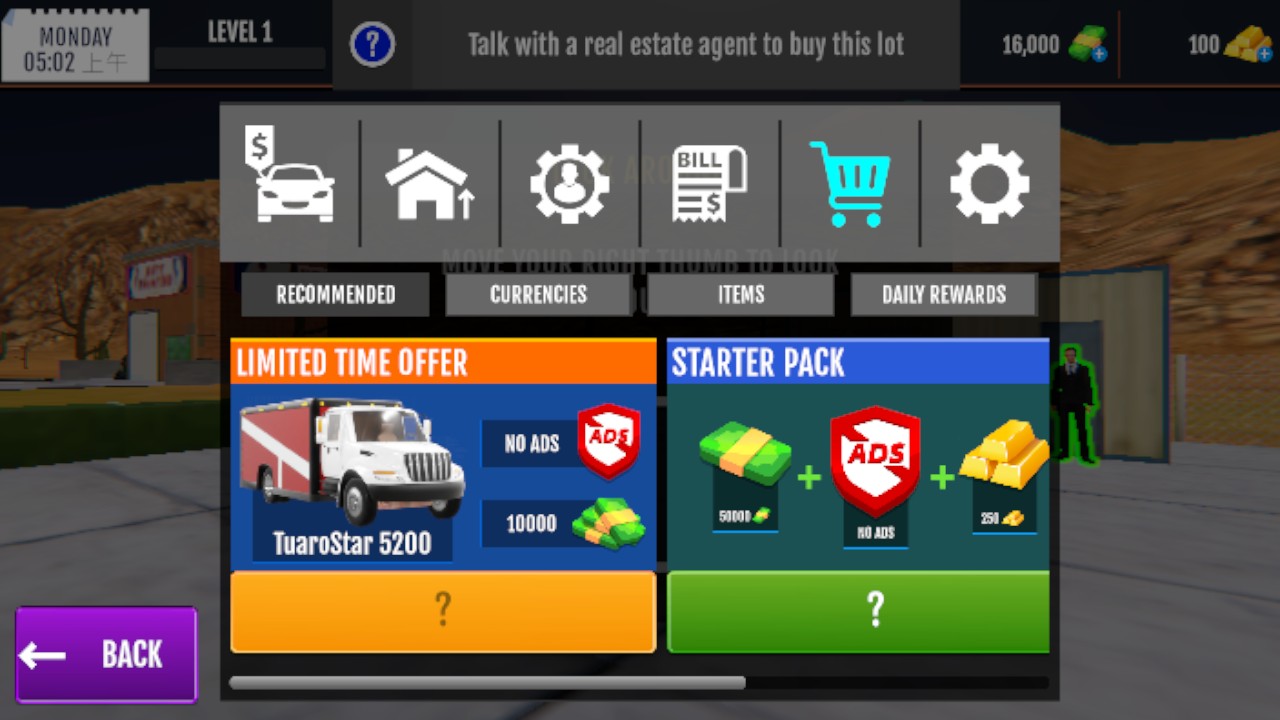Screen dimensions: 1280x720
Task: Click the blue question mark help icon
Action: pyautogui.click(x=372, y=44)
